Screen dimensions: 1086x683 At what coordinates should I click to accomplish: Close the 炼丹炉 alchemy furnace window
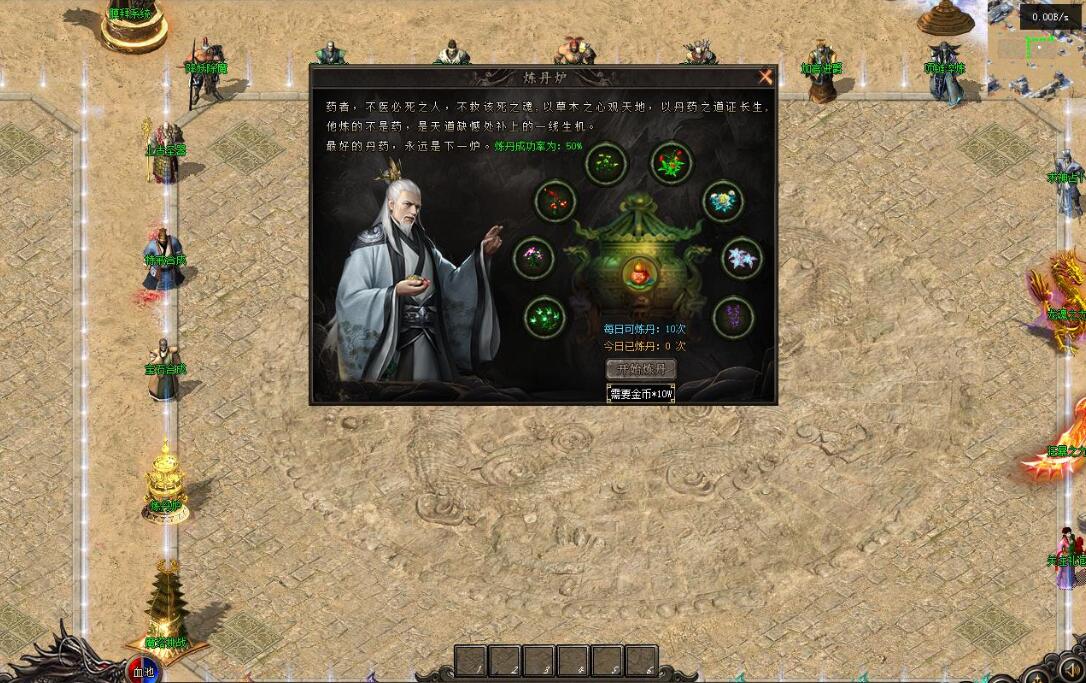765,77
